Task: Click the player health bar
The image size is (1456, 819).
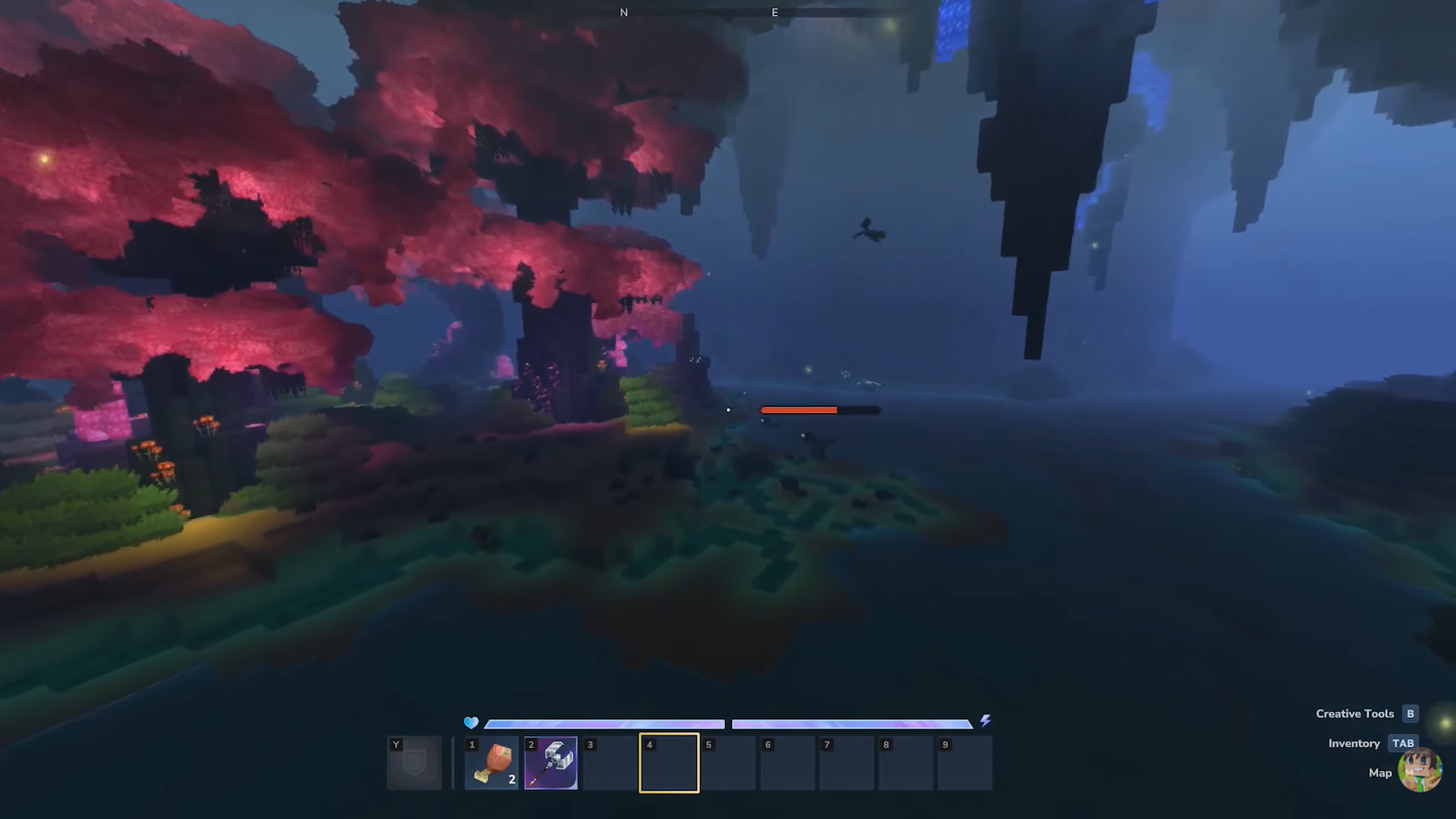Action: pyautogui.click(x=603, y=723)
